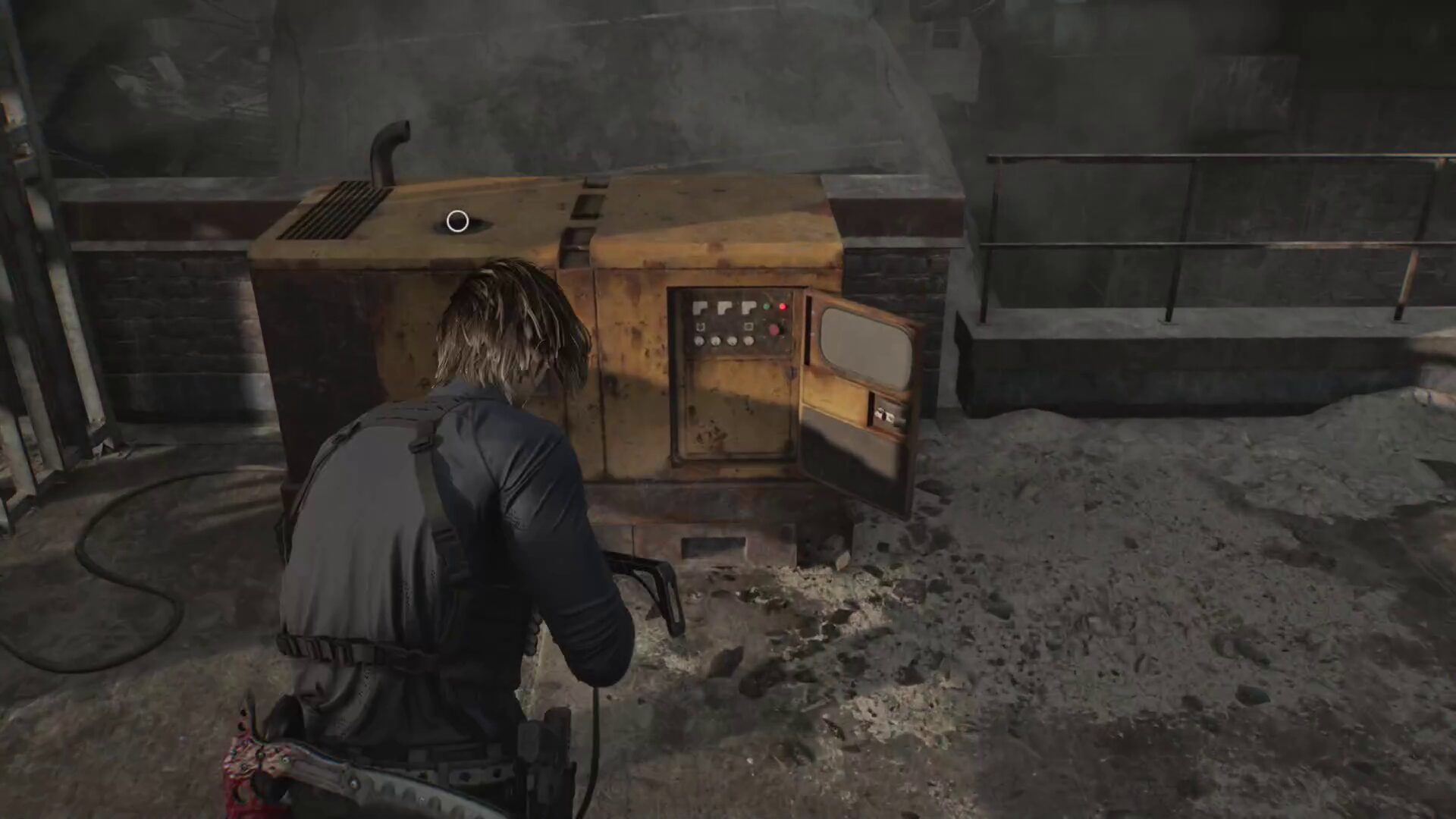Select the circular interaction marker on the generator

pyautogui.click(x=457, y=221)
